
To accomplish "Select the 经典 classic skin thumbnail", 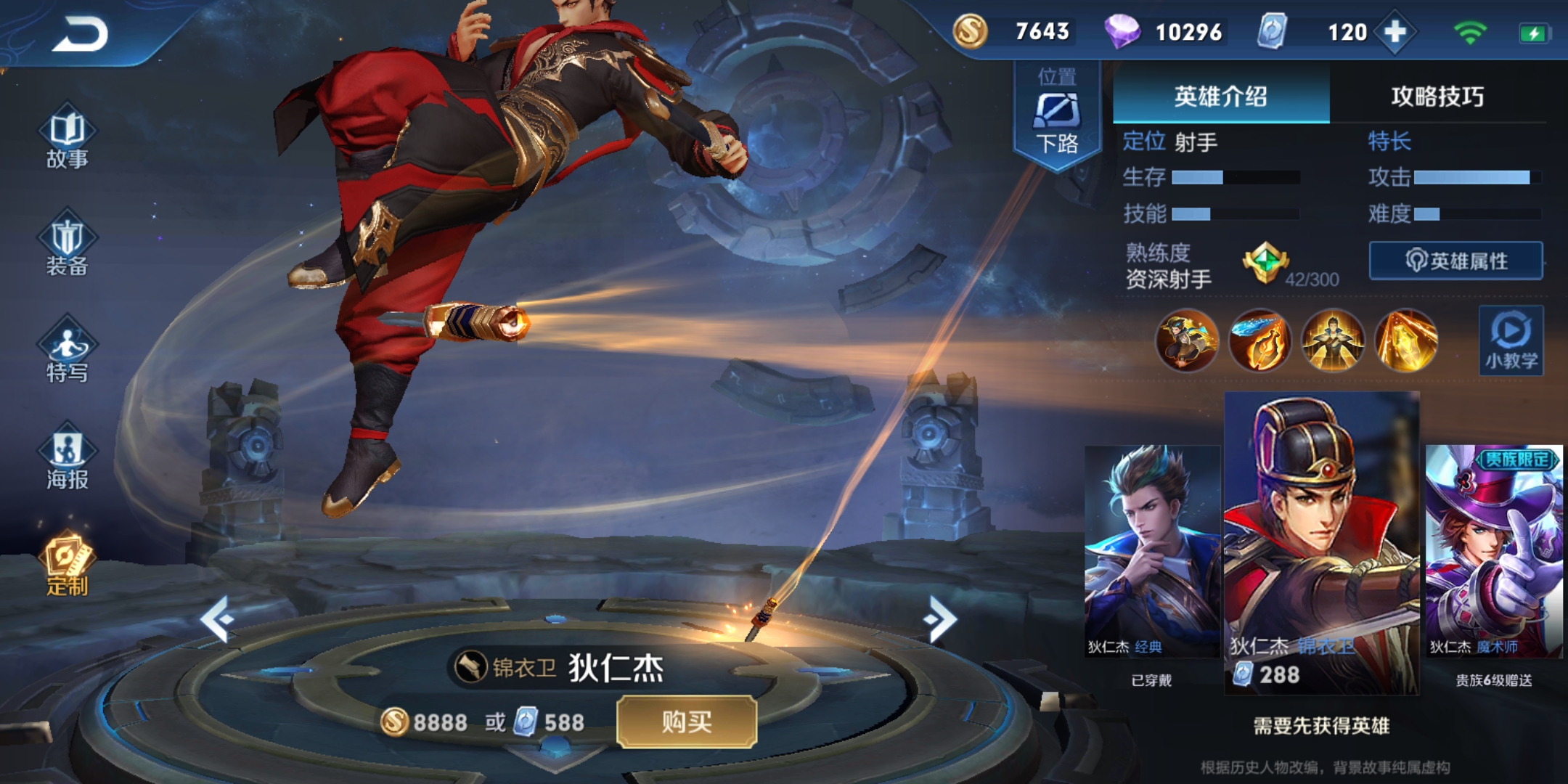I will coord(1152,552).
